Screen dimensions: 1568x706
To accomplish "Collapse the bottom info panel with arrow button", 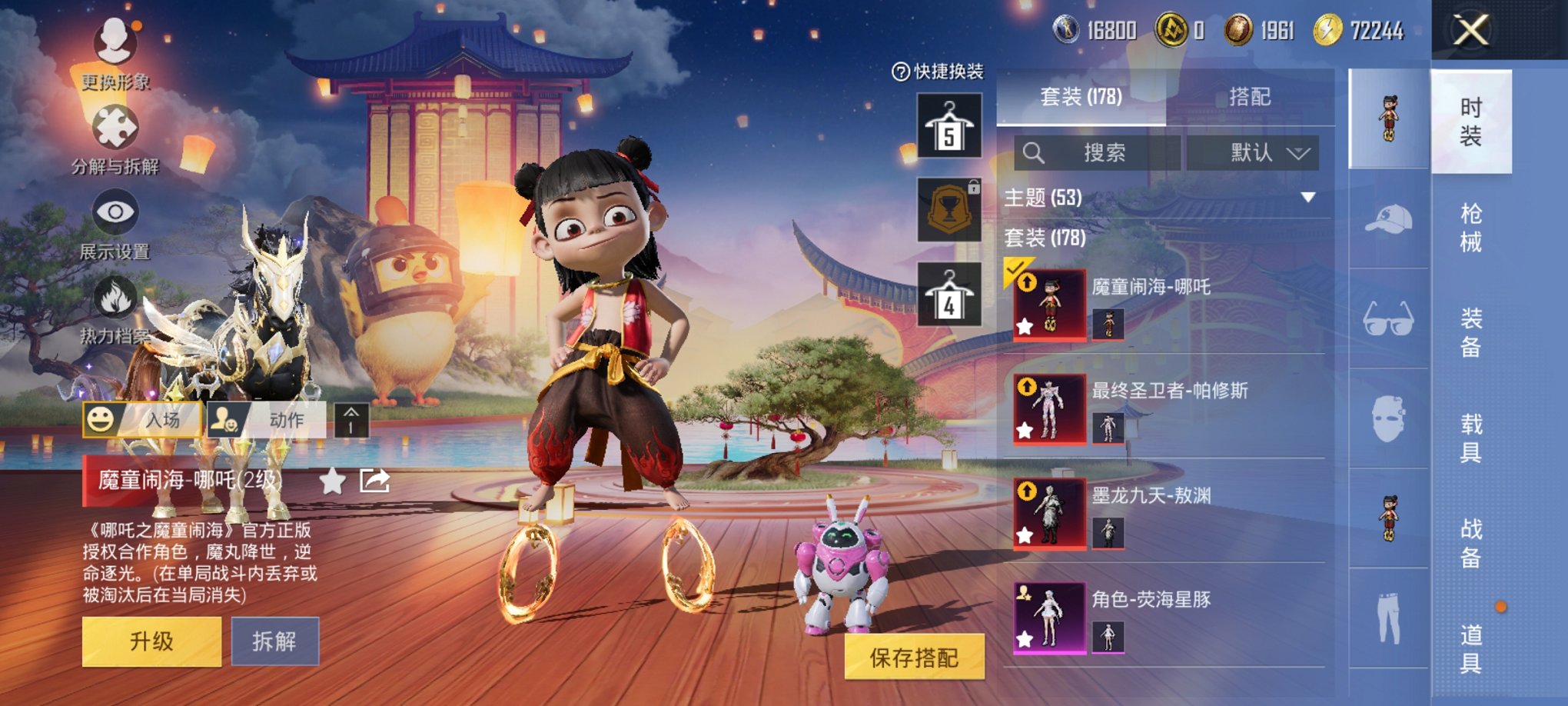I will point(354,420).
